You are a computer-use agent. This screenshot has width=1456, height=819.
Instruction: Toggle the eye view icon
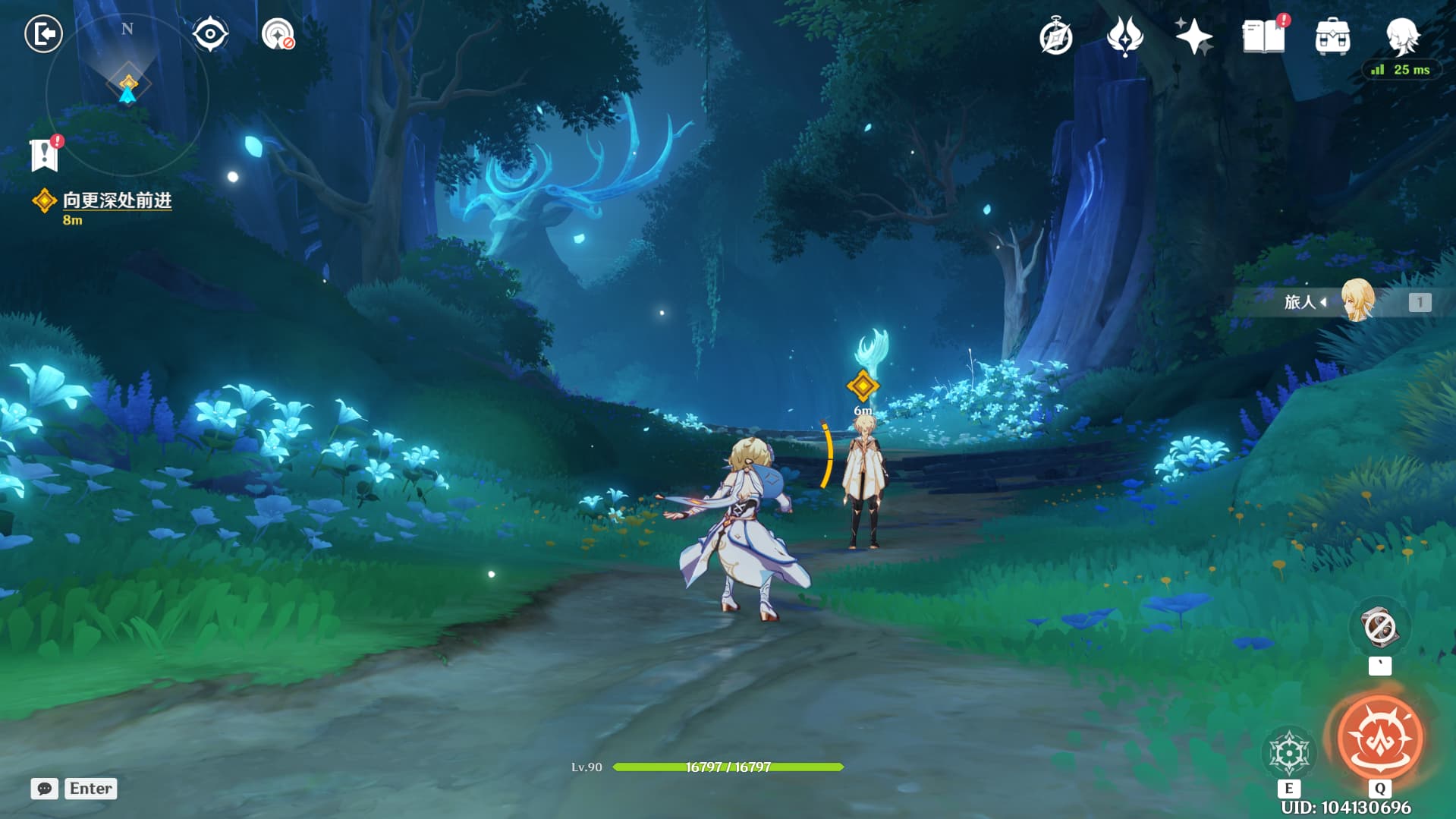(x=210, y=34)
